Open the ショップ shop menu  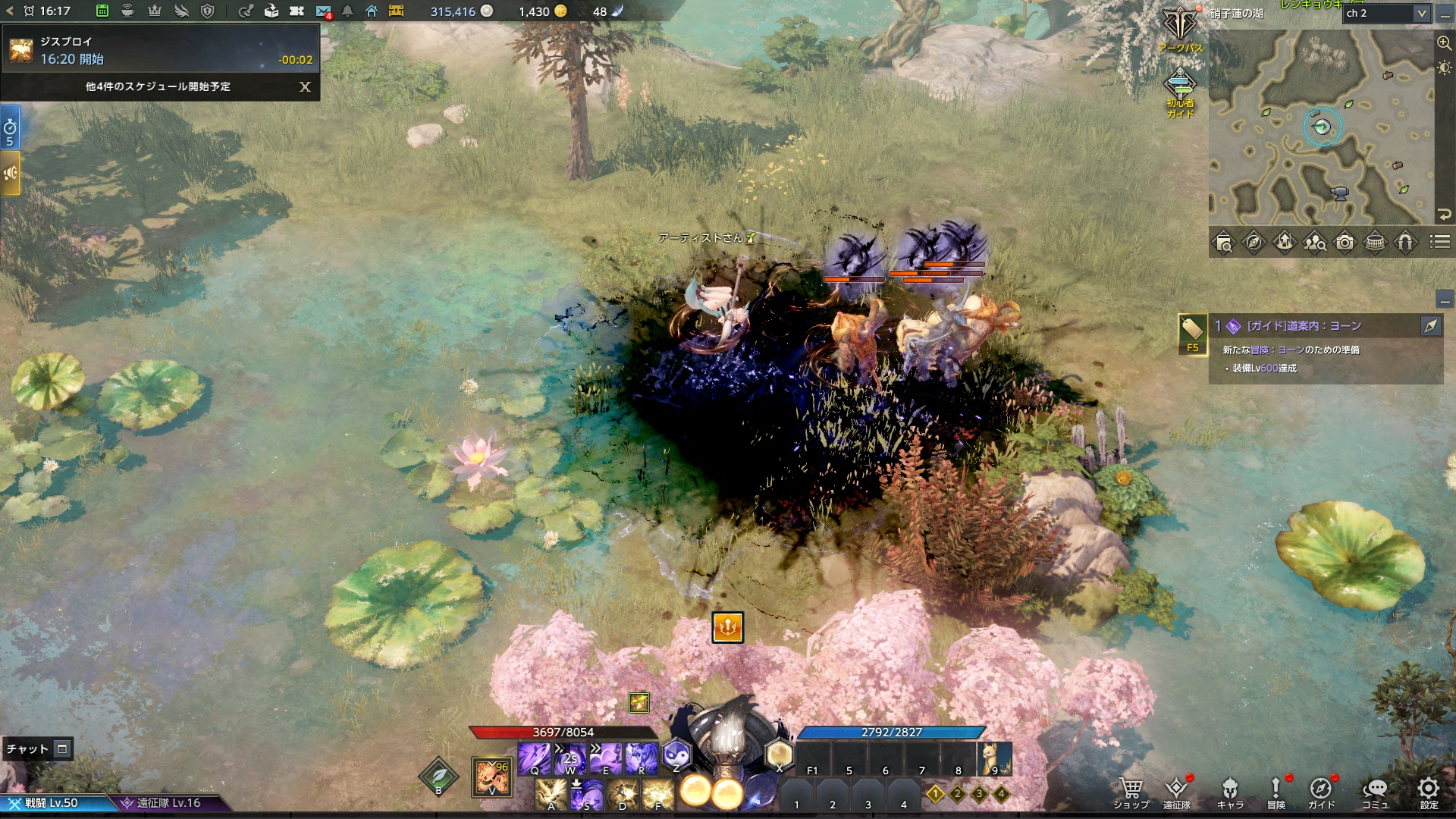(x=1131, y=792)
